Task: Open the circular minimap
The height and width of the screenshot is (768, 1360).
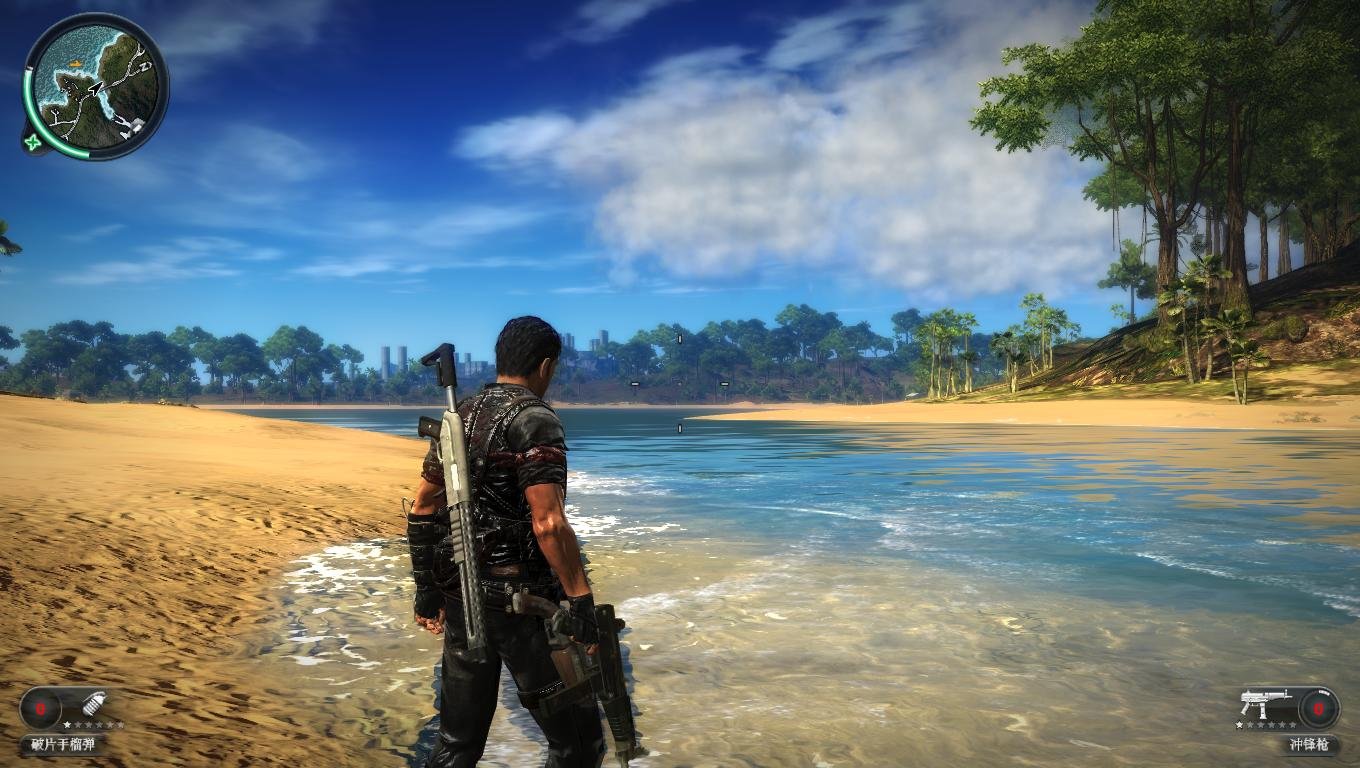Action: 97,86
